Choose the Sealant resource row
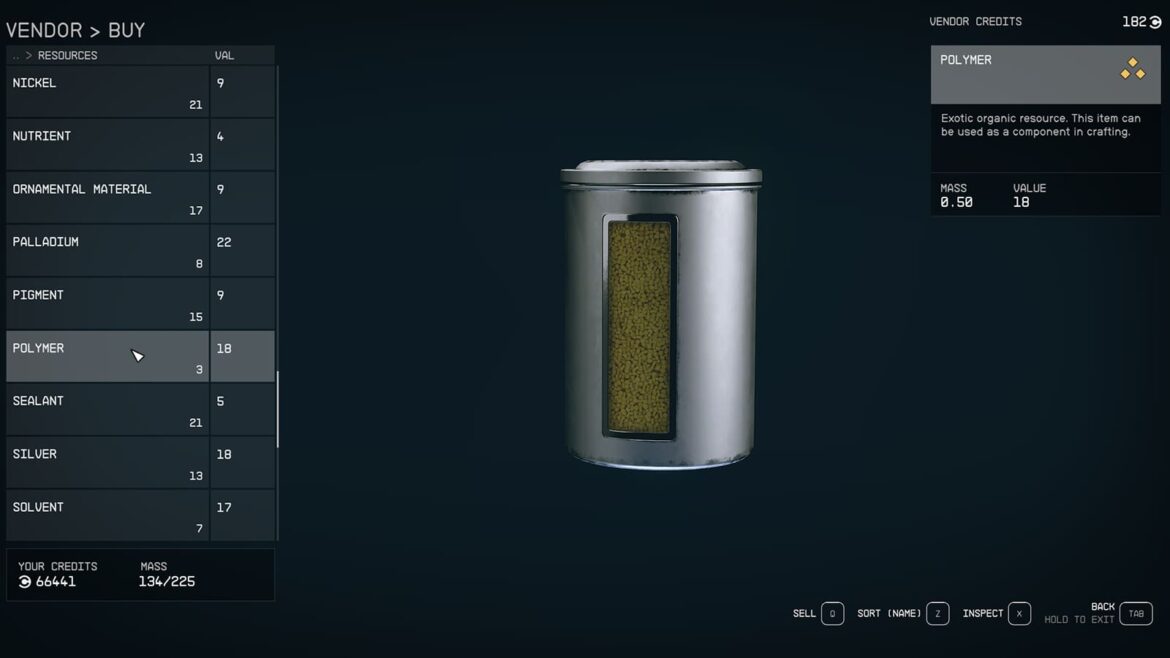The image size is (1170, 658). 107,410
